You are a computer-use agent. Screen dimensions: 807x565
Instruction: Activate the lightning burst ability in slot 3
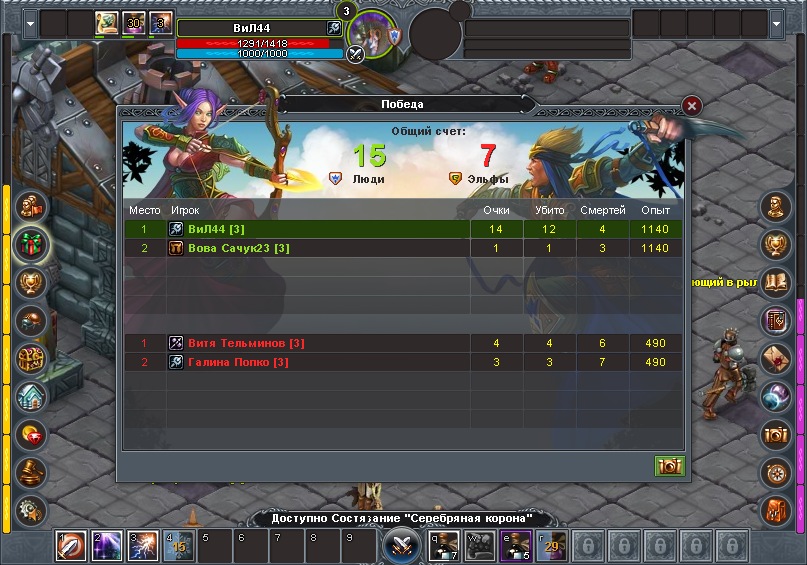141,546
